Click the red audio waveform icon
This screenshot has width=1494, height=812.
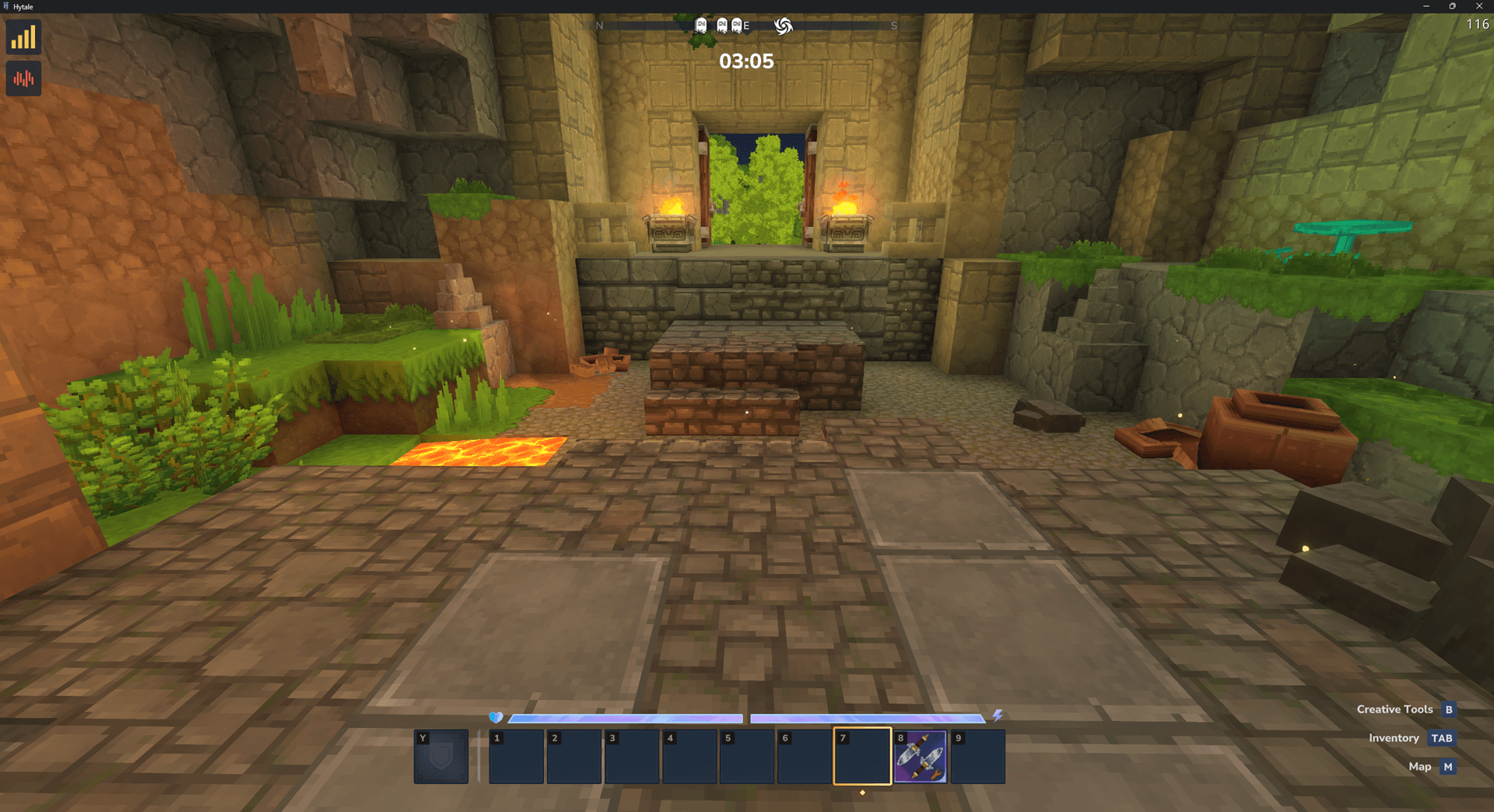23,79
